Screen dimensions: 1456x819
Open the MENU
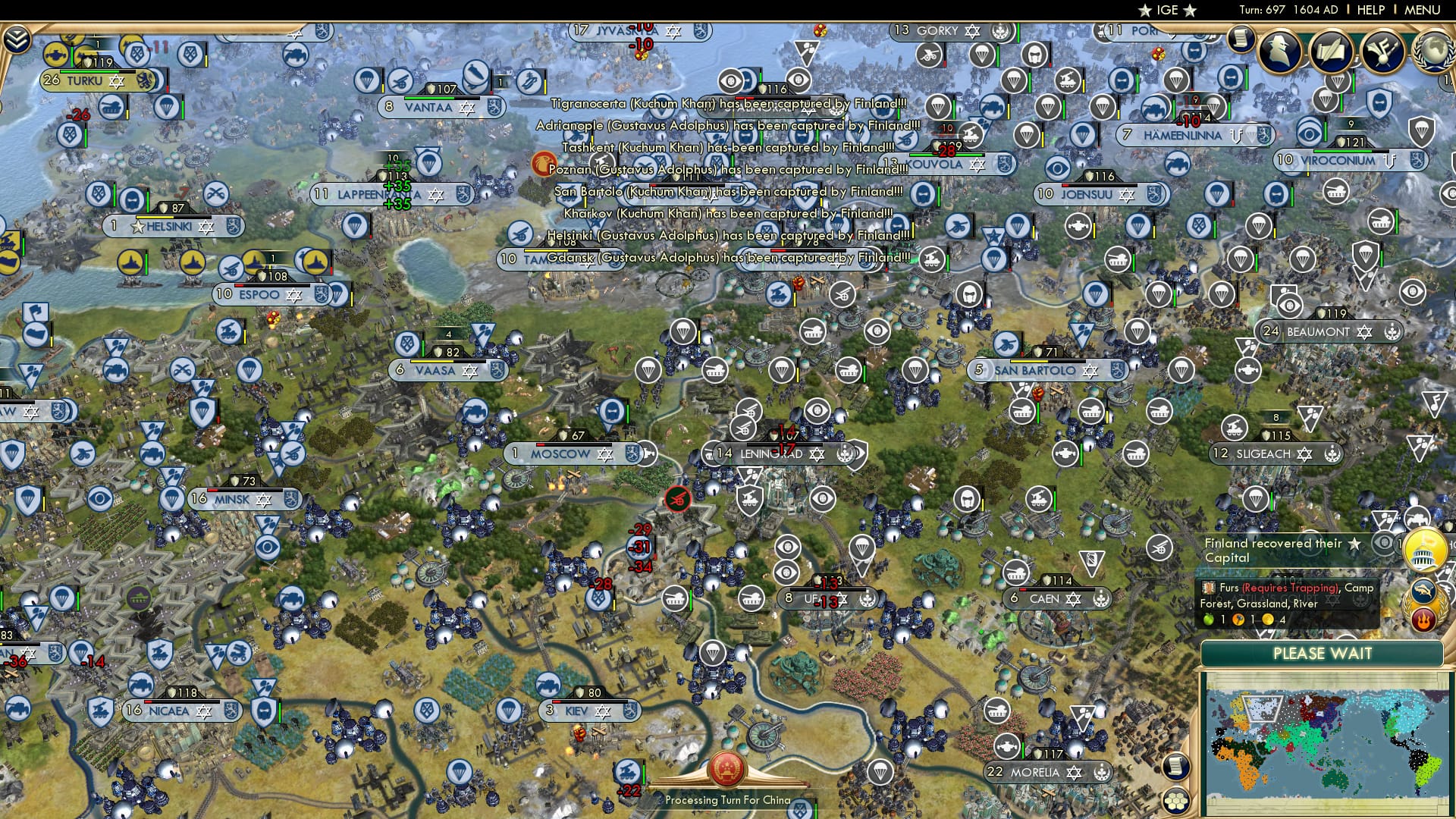point(1423,11)
